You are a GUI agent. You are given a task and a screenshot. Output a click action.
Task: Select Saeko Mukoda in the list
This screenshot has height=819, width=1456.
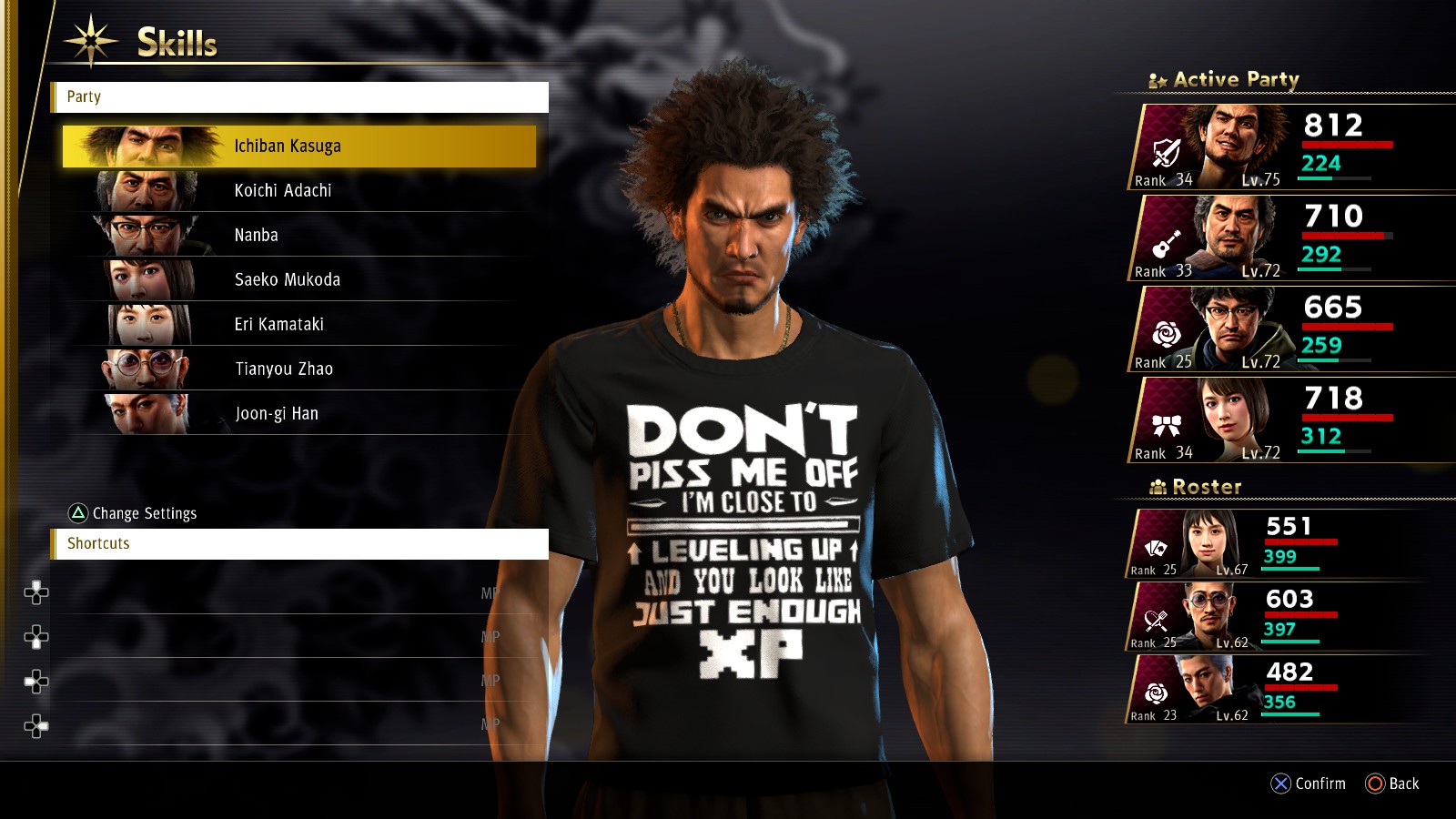click(x=298, y=280)
